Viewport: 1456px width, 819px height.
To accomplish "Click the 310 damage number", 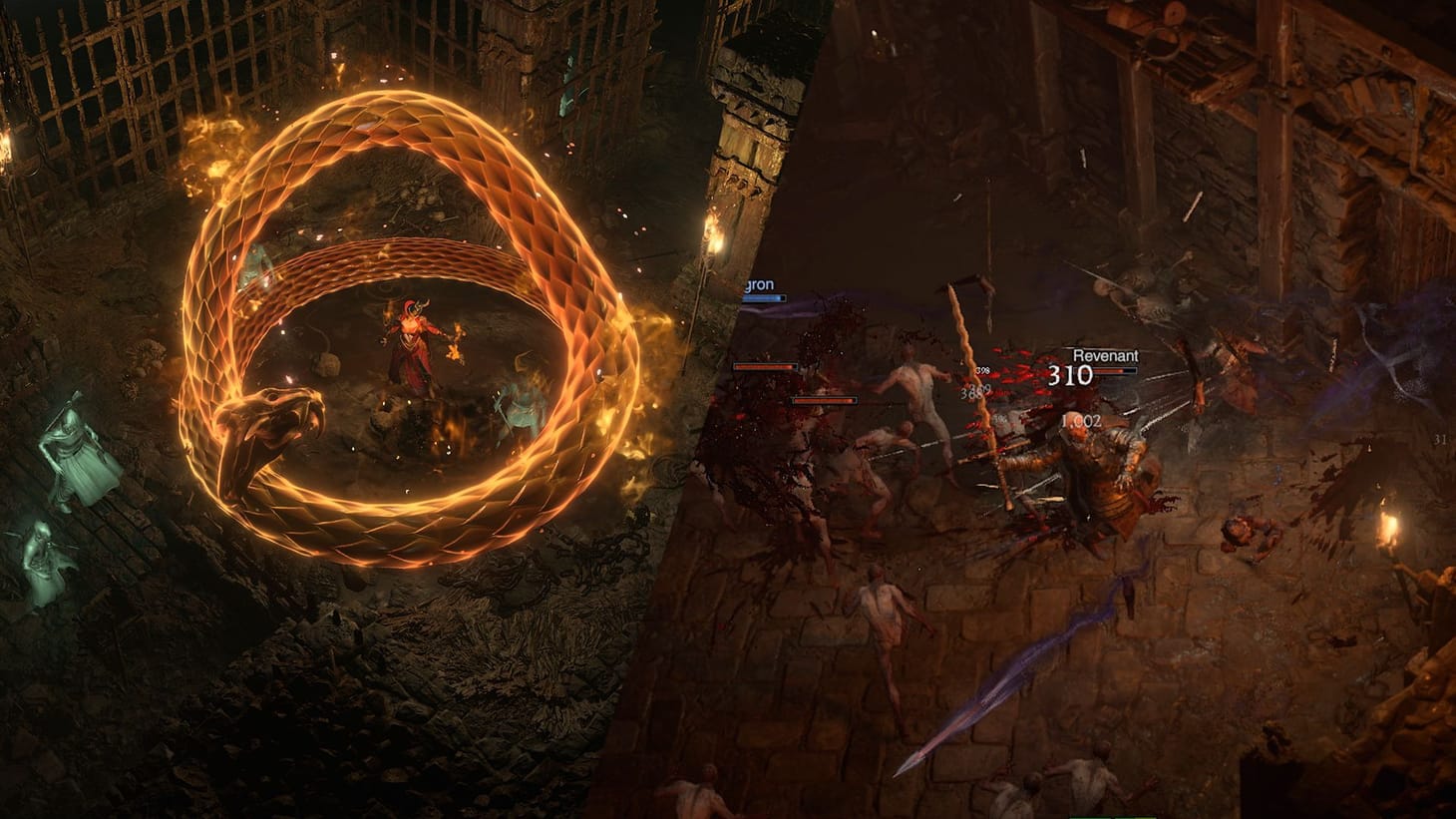I will pyautogui.click(x=1070, y=373).
